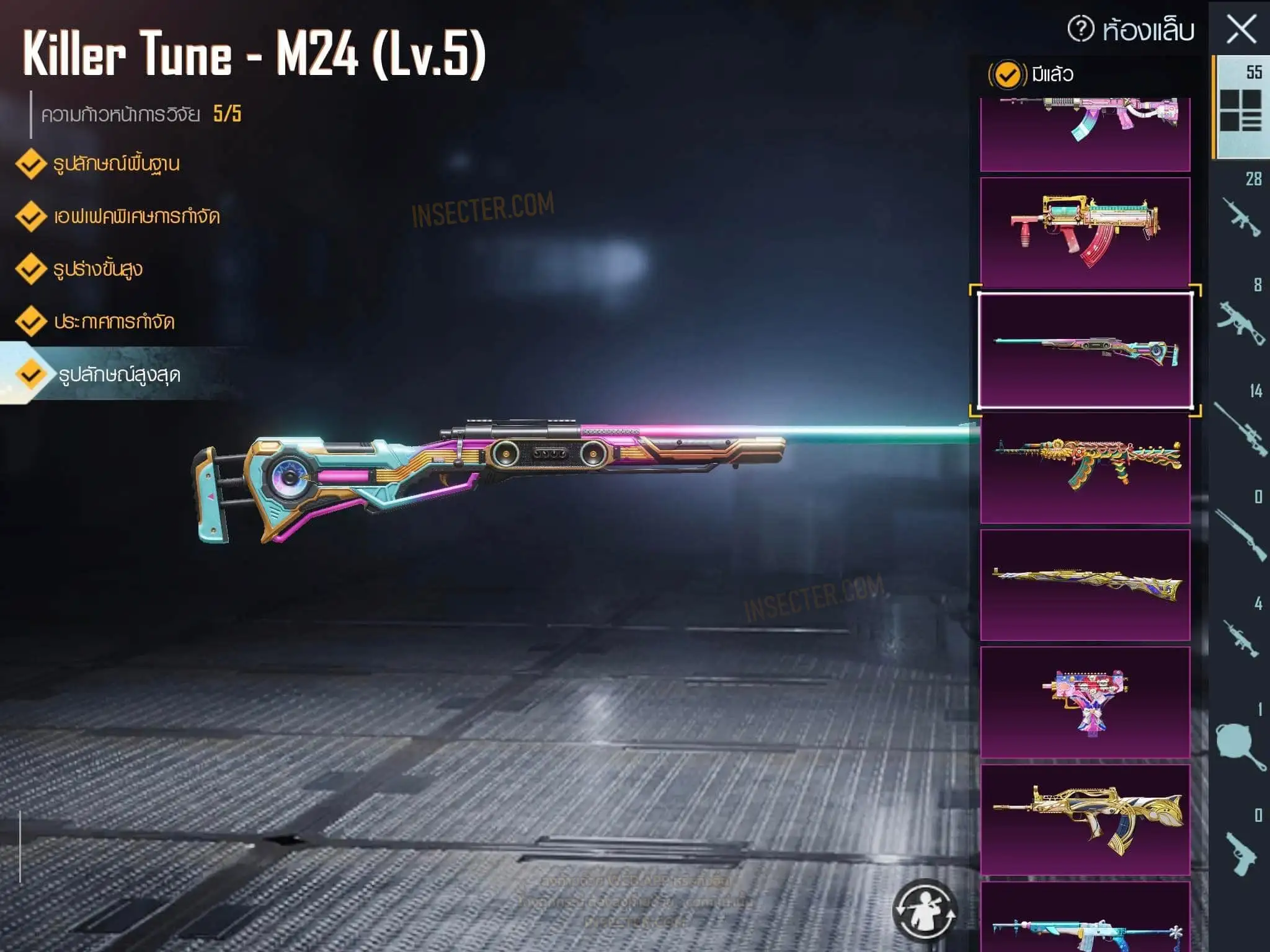Close the weapon lab screen

click(1241, 30)
